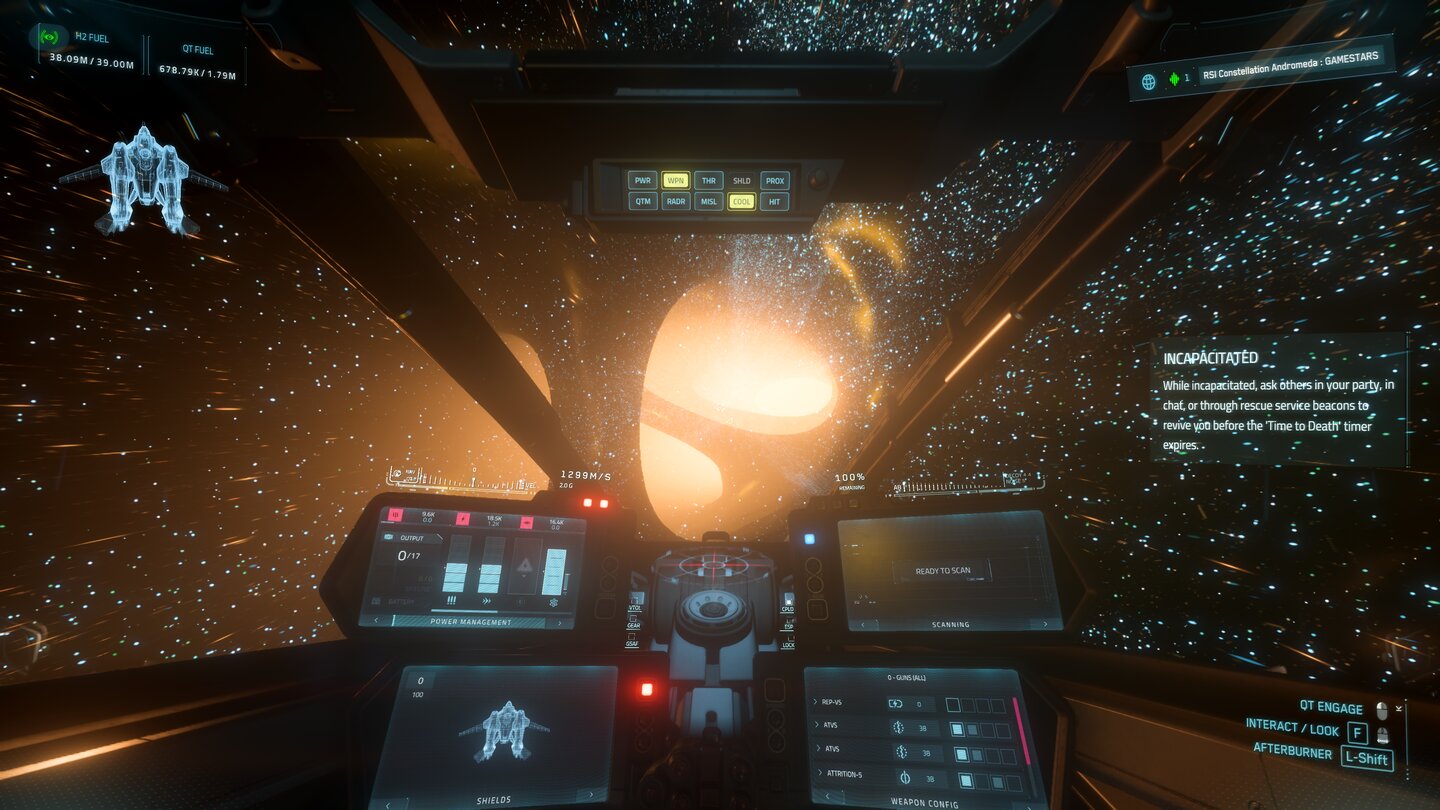The height and width of the screenshot is (810, 1440).
Task: Click the left arrow on the POWER MANAGEMENT screen
Action: (376, 620)
